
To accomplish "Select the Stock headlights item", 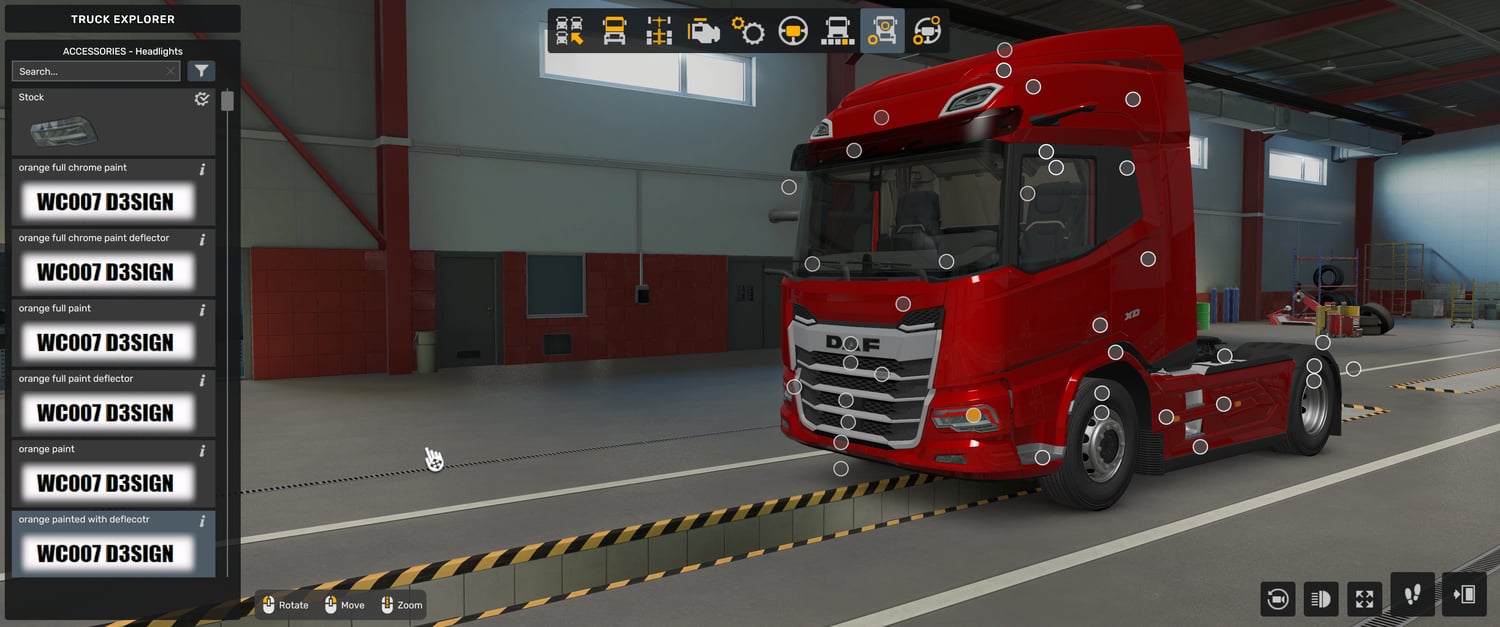I will click(x=113, y=122).
